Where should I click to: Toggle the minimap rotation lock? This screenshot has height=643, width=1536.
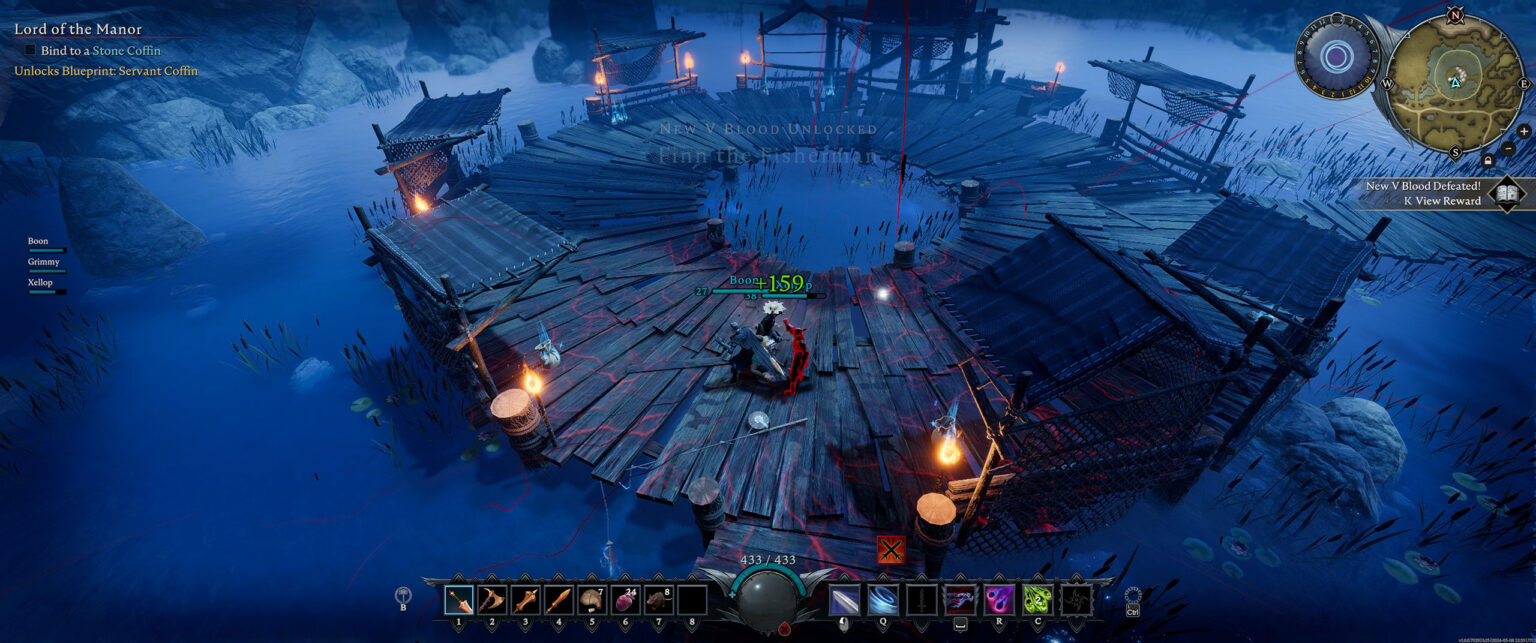pos(1488,160)
